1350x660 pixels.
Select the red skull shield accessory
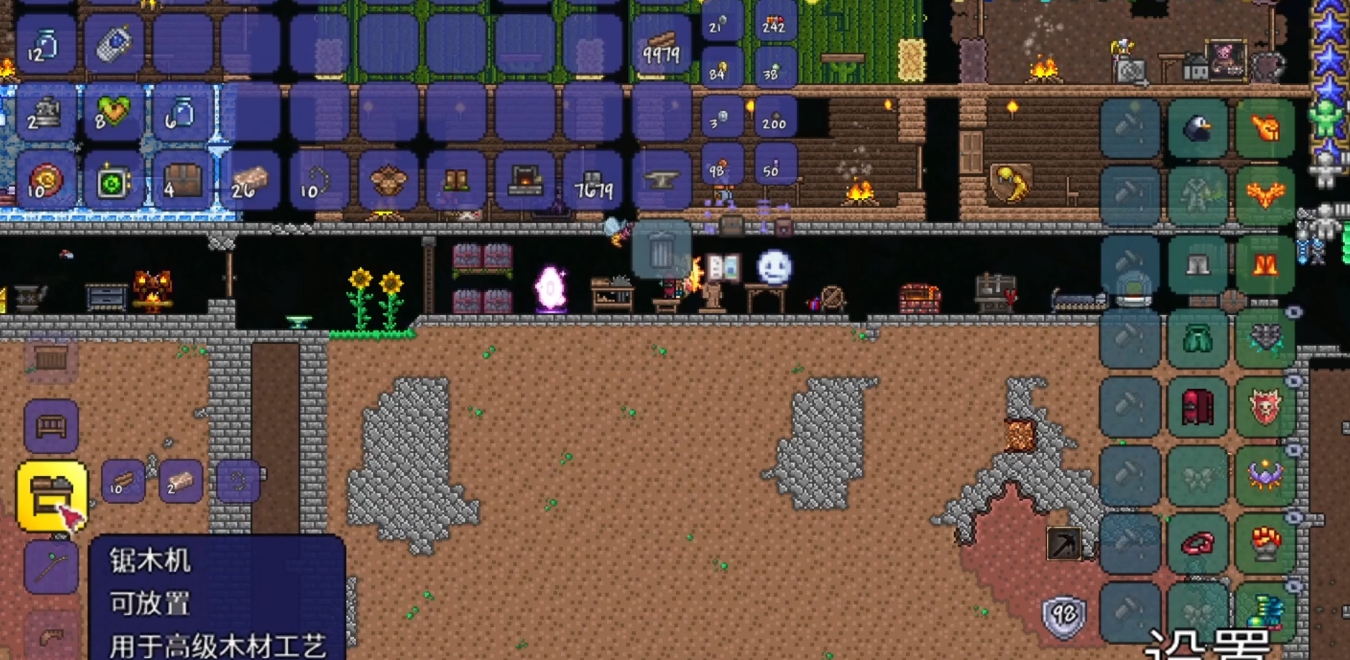tap(1265, 406)
